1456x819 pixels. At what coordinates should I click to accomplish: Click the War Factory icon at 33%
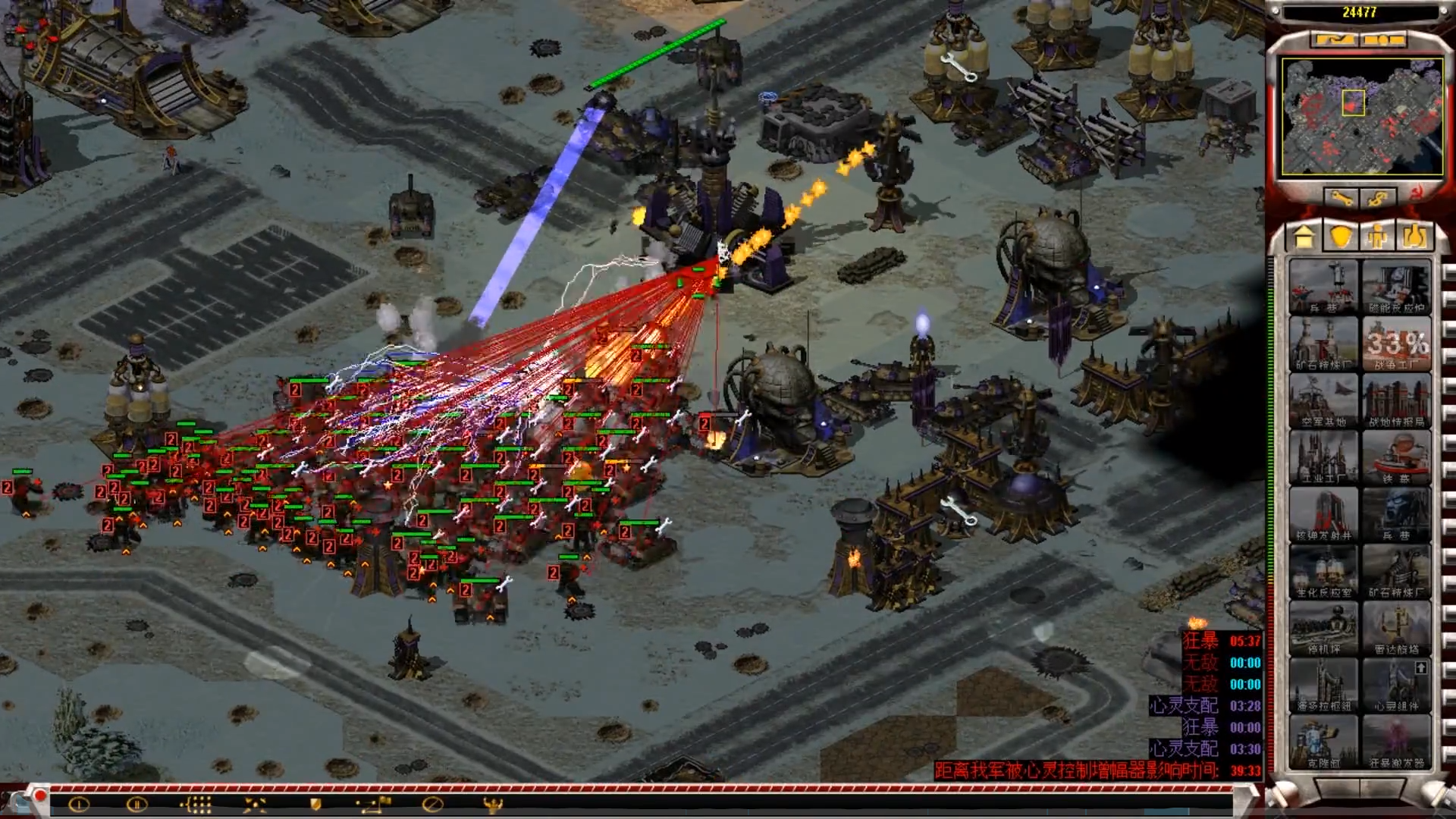click(1396, 344)
